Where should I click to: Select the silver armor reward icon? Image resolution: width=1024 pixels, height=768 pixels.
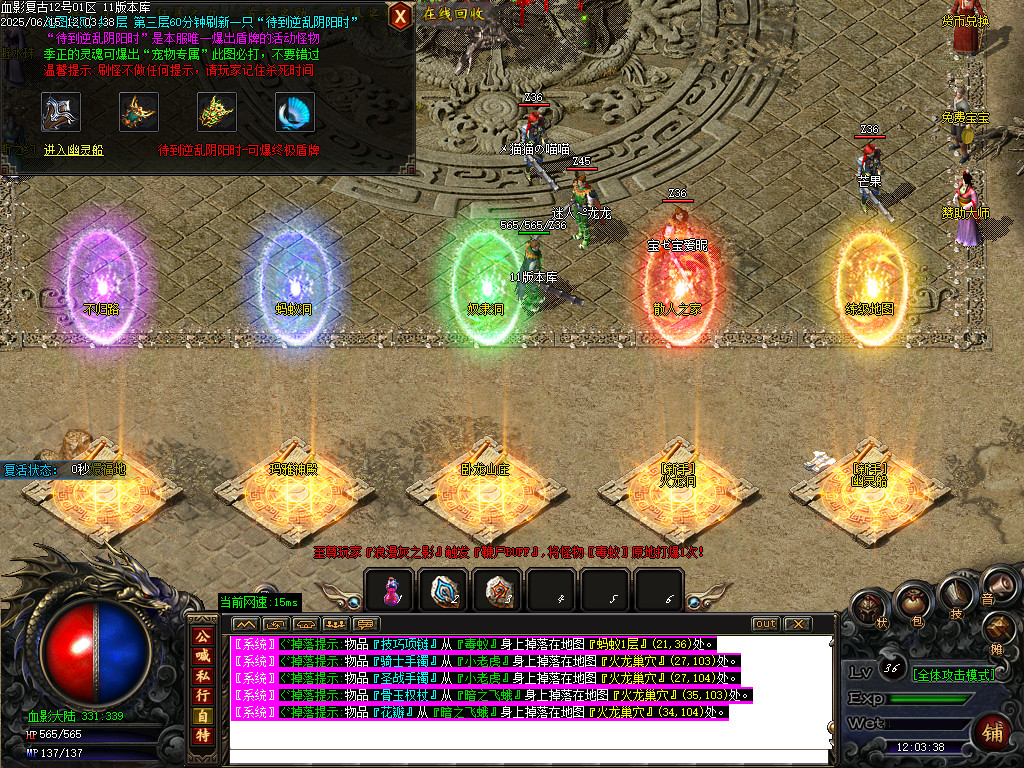coord(61,112)
